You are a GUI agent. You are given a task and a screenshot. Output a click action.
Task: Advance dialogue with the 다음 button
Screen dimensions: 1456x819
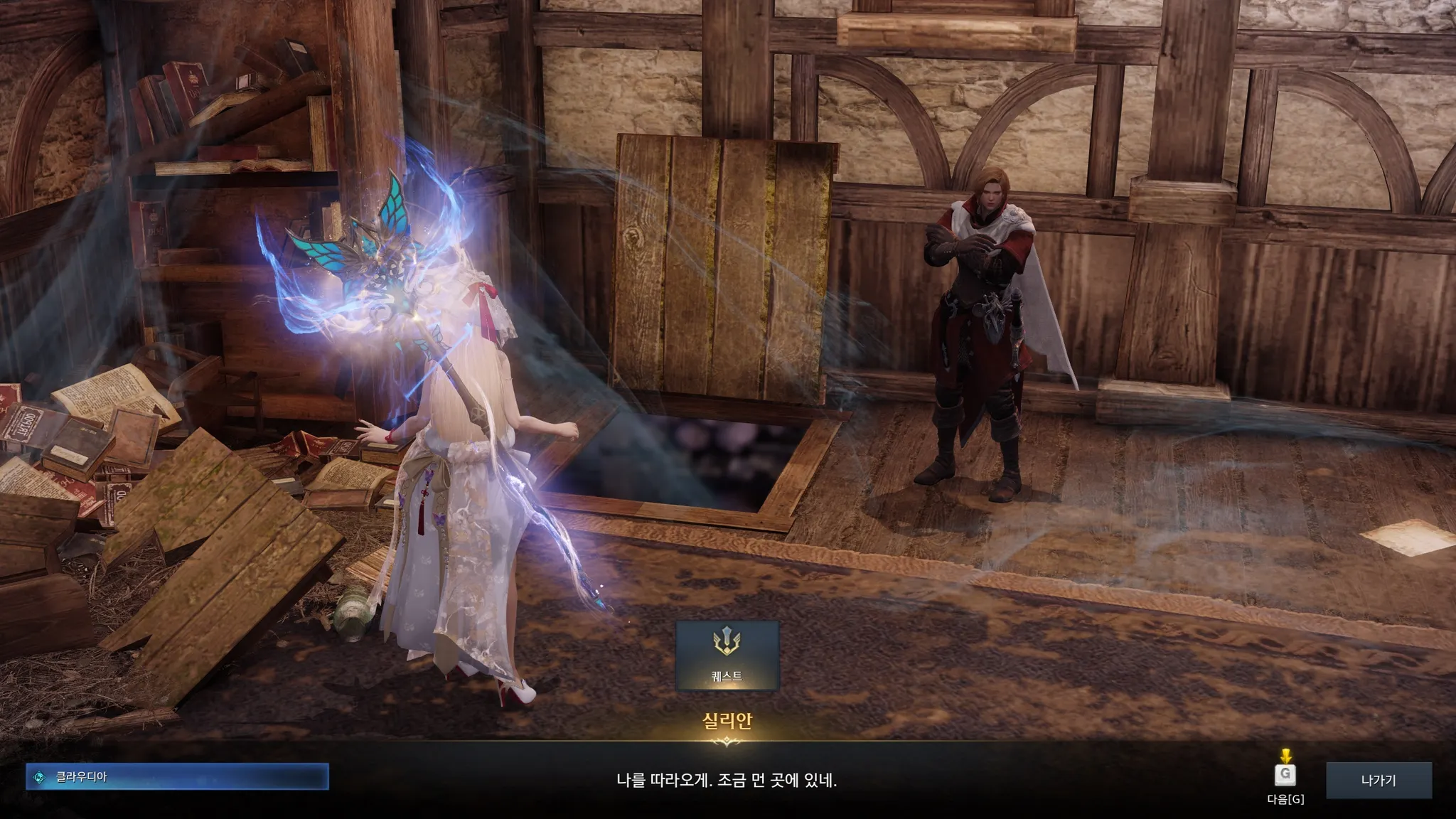(1285, 776)
